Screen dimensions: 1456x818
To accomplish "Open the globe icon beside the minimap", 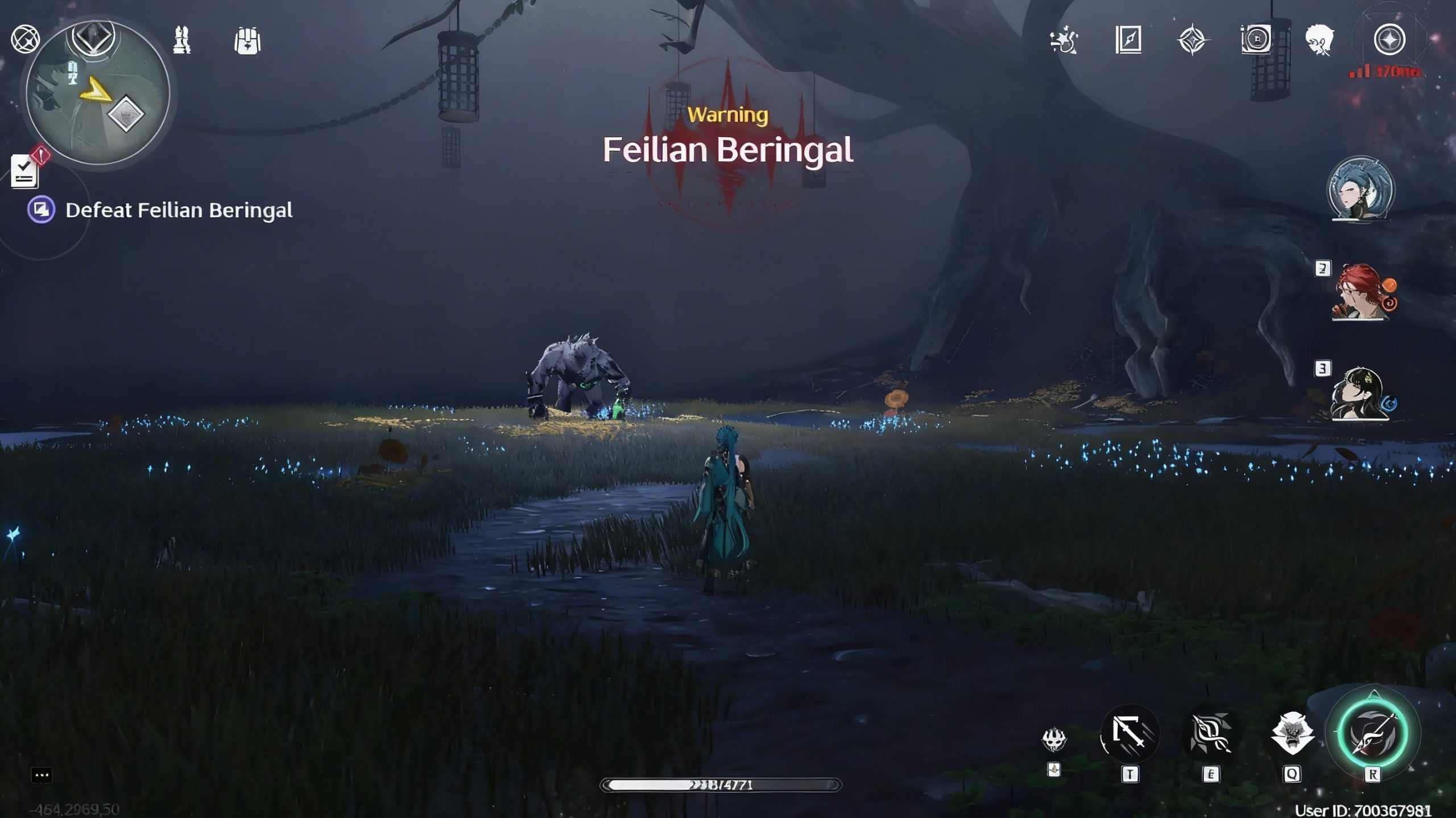I will point(26,39).
